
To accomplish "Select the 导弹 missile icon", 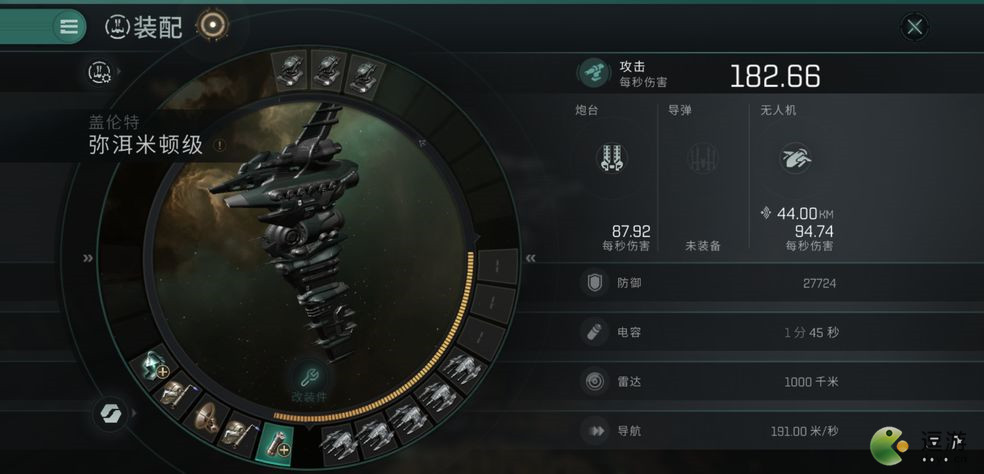I will (702, 158).
